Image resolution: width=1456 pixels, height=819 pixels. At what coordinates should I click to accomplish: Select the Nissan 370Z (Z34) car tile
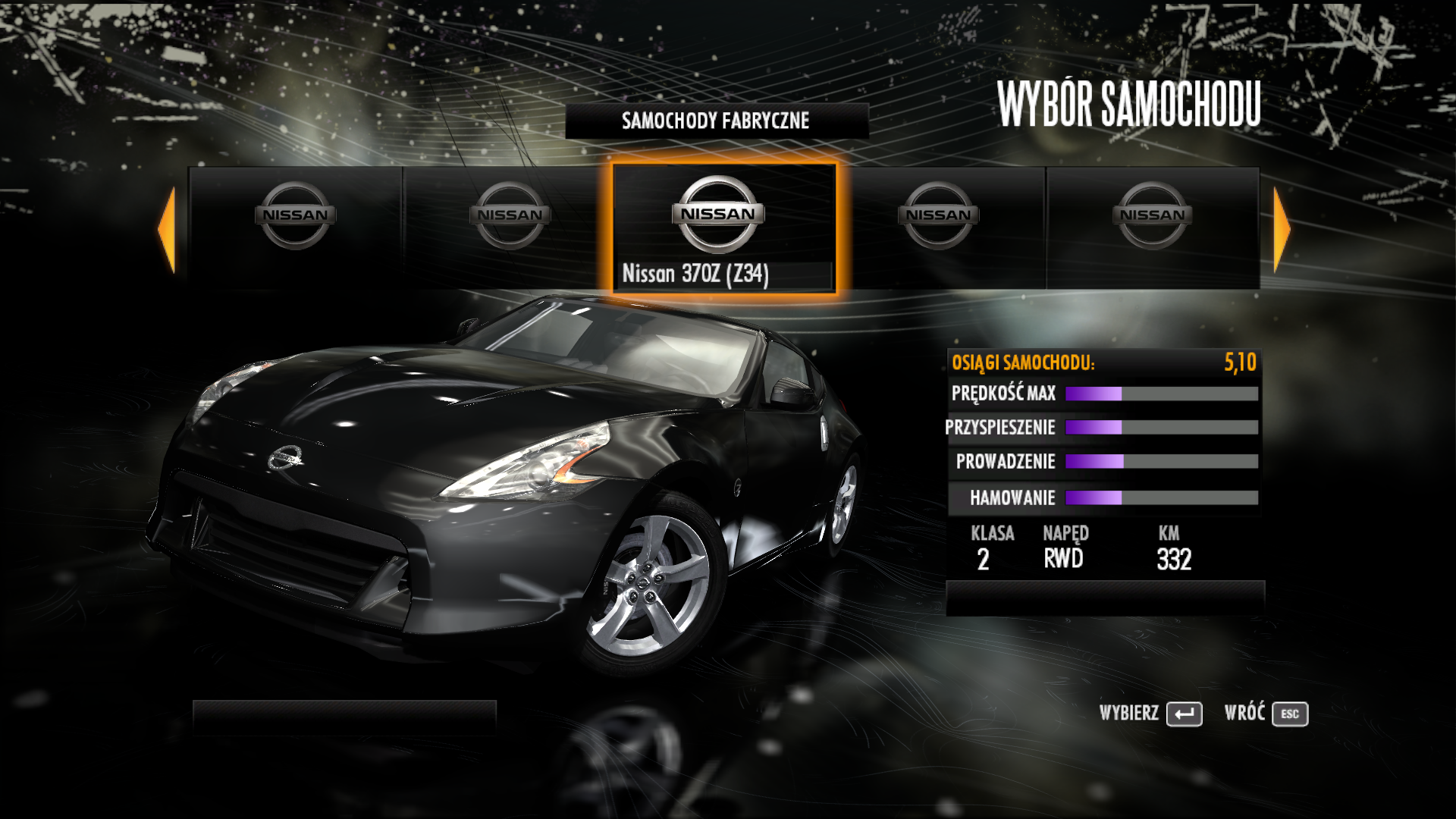723,227
